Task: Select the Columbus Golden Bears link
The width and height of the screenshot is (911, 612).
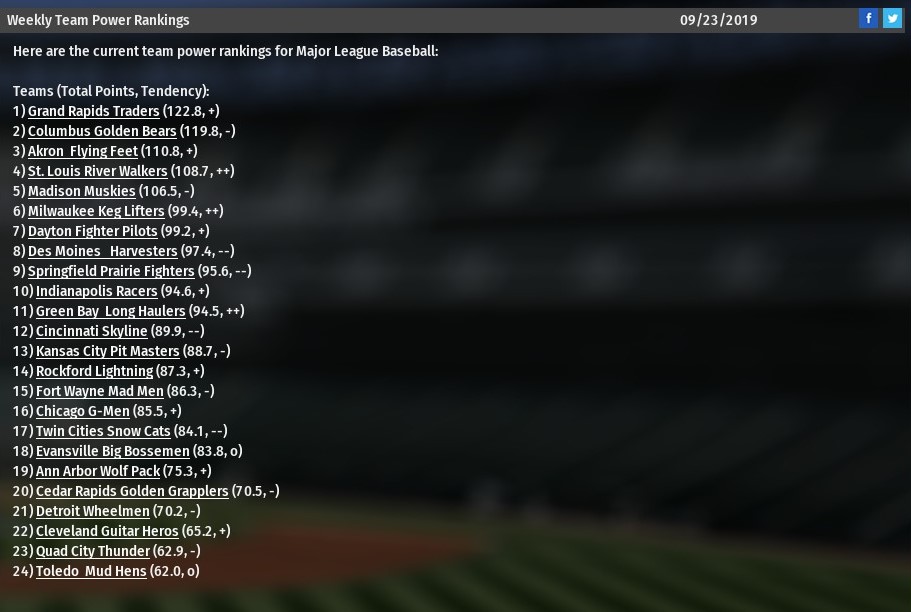Action: [x=102, y=131]
